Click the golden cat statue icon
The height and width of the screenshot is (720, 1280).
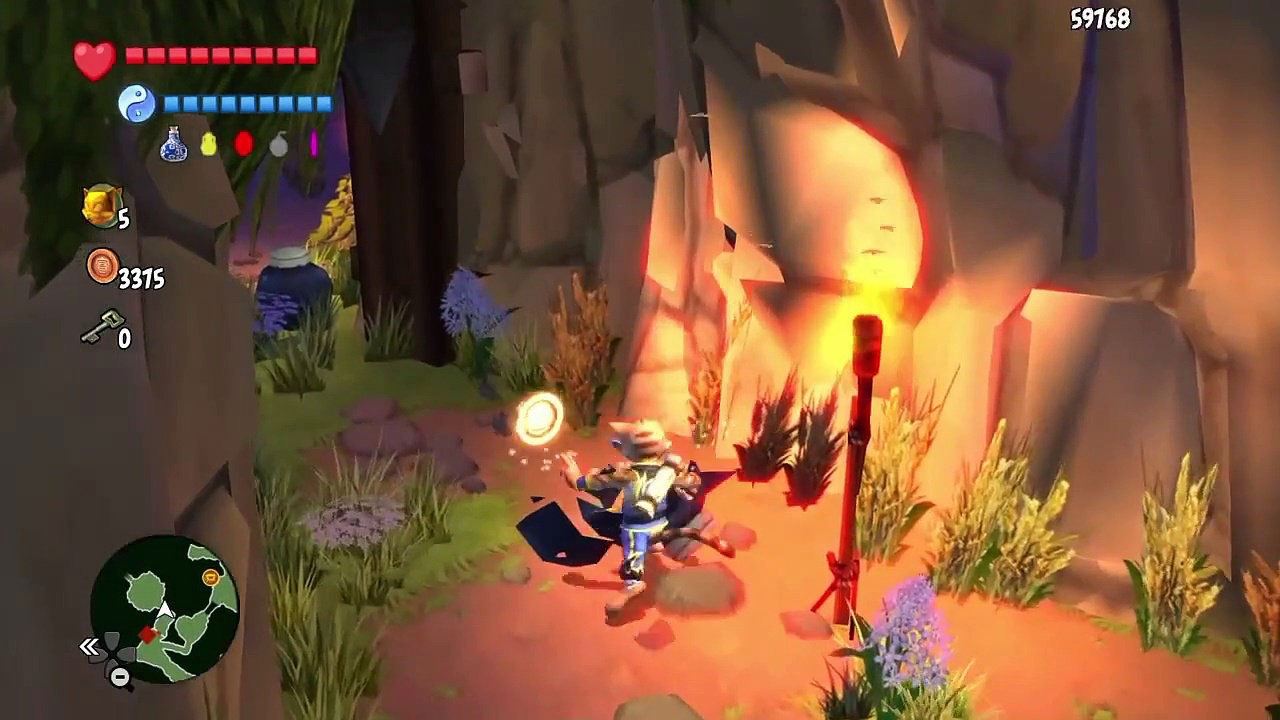coord(101,205)
